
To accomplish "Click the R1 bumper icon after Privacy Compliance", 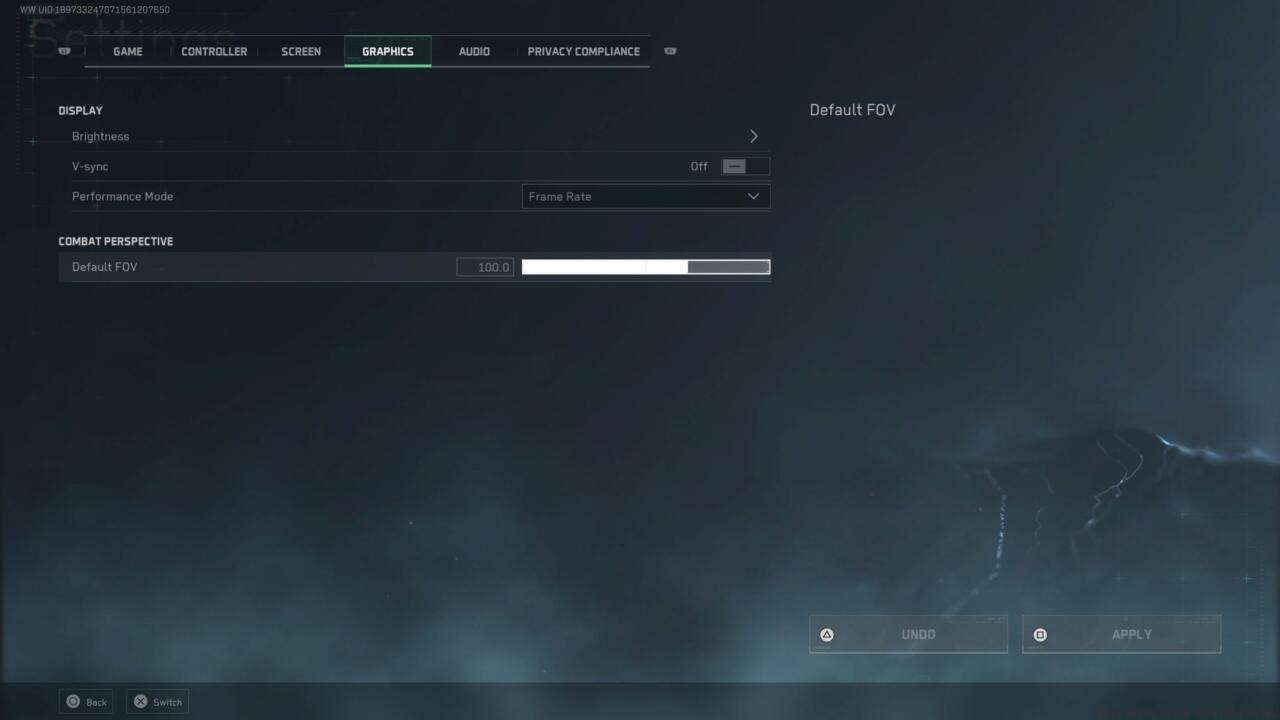I will (670, 50).
